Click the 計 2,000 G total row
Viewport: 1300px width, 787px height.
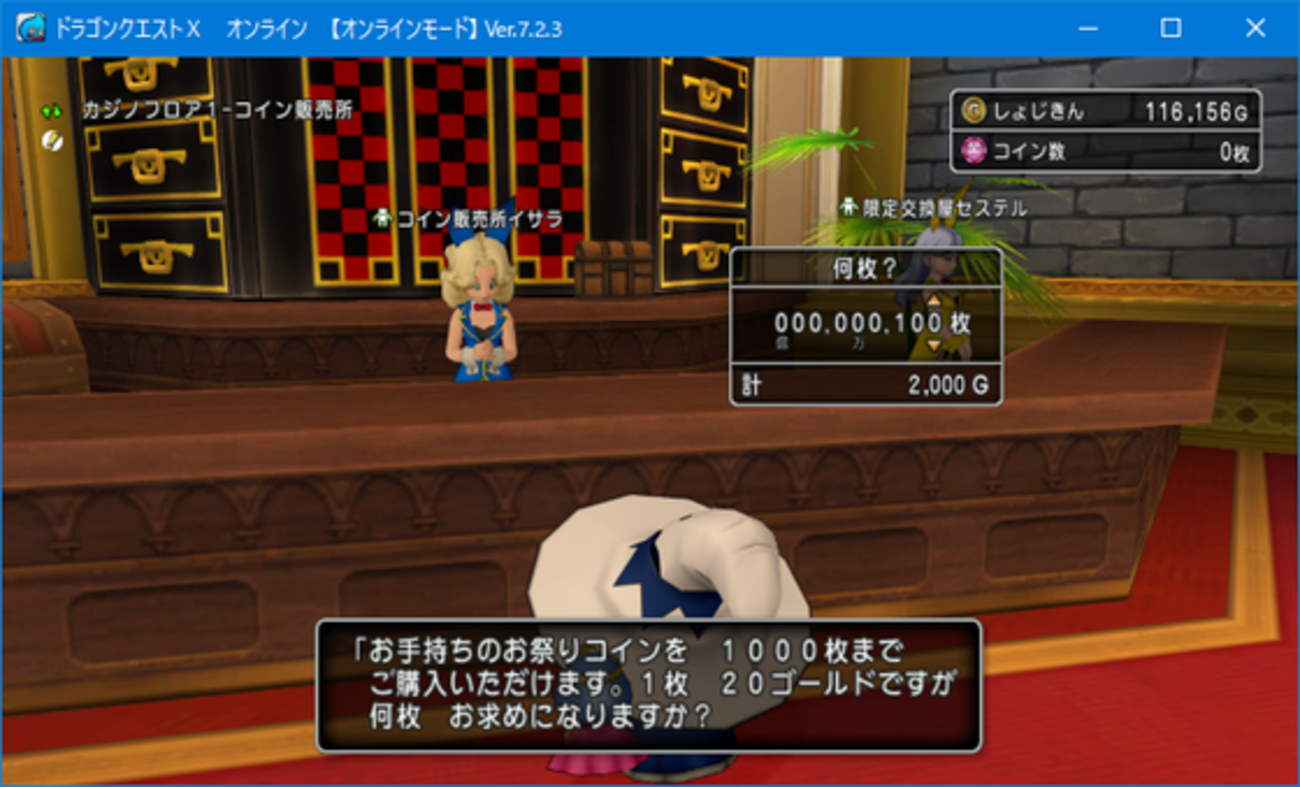coord(866,384)
